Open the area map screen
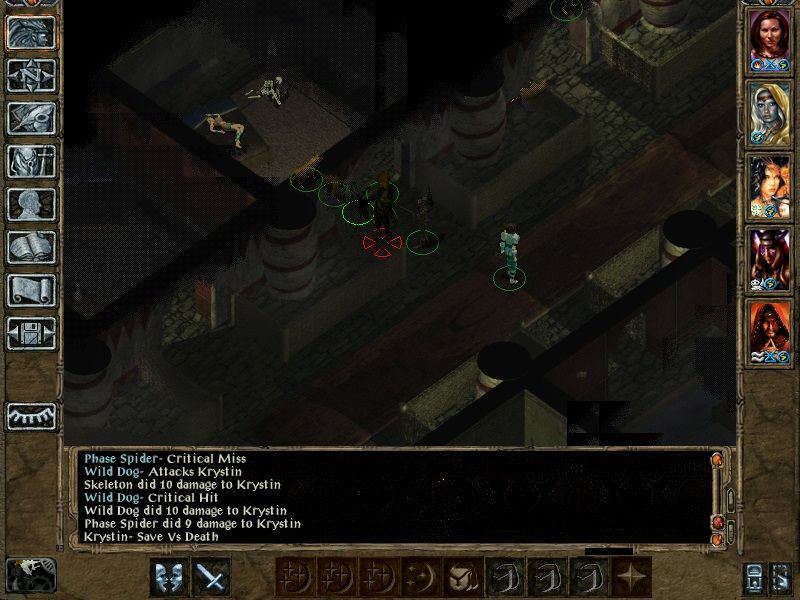This screenshot has height=600, width=800. click(31, 75)
